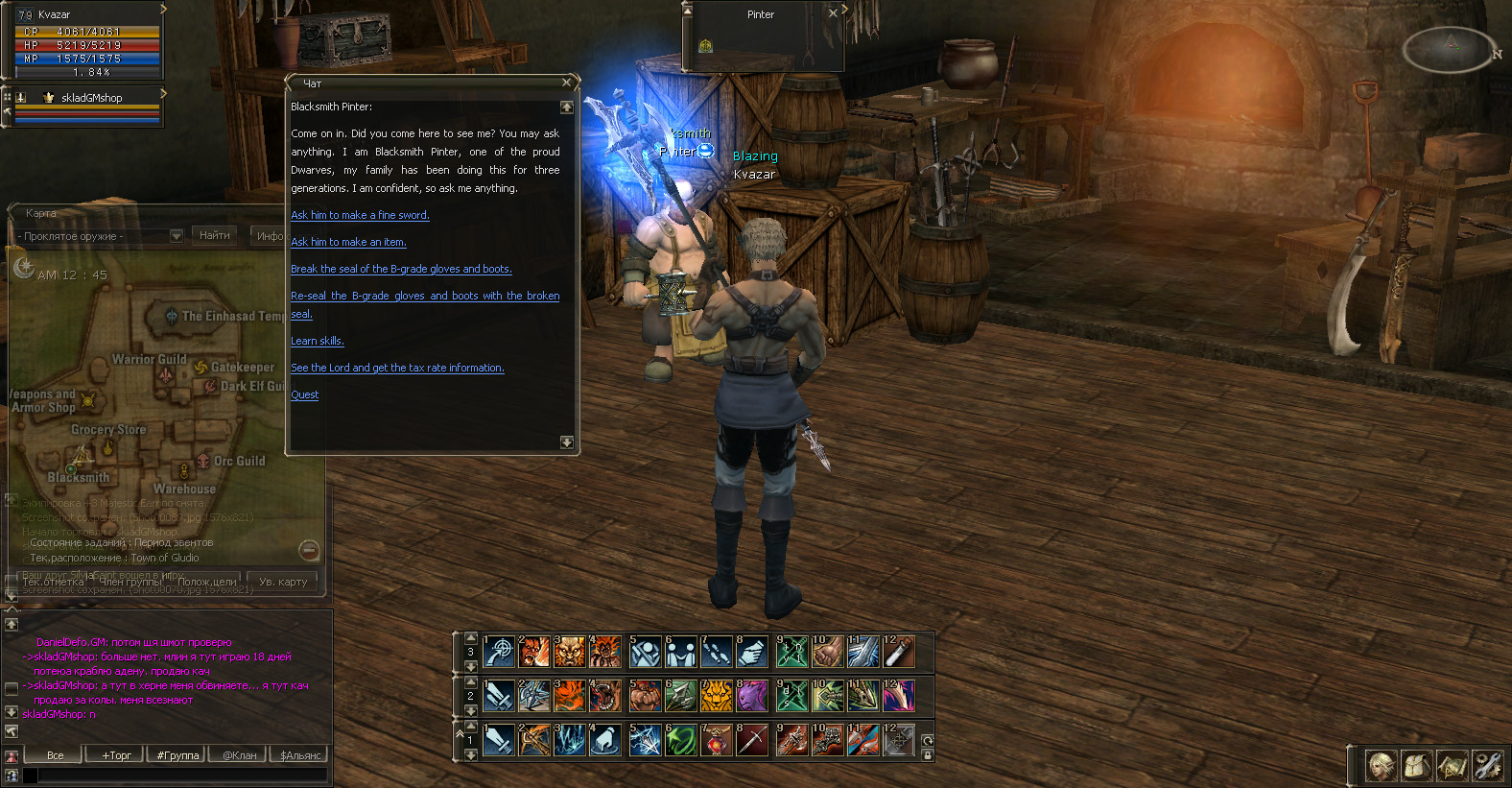
Task: Choose the 'Learn skills' dialogue option
Action: [x=317, y=341]
